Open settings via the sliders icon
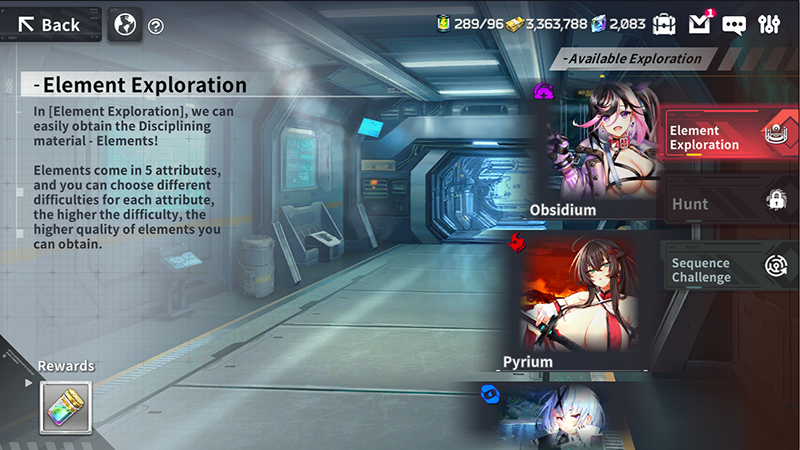The width and height of the screenshot is (800, 450). 770,23
